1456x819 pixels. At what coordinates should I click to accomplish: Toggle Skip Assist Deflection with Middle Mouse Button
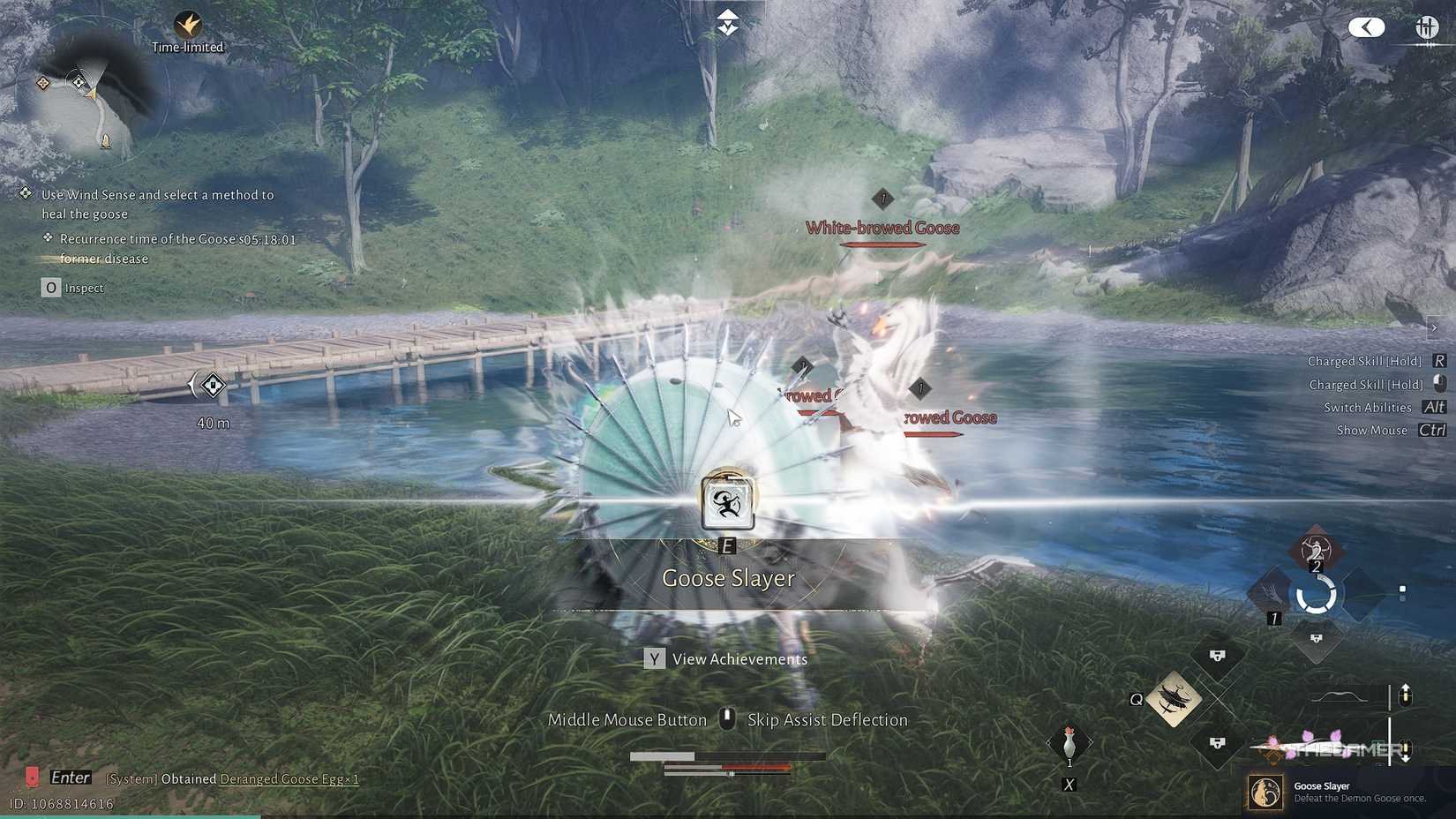click(x=726, y=719)
